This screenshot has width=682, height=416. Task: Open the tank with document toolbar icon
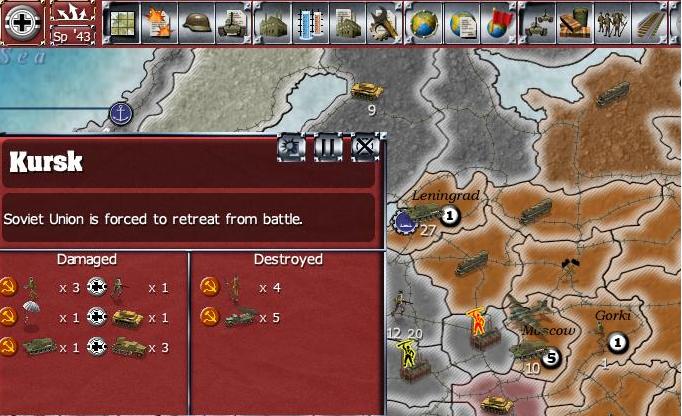234,20
